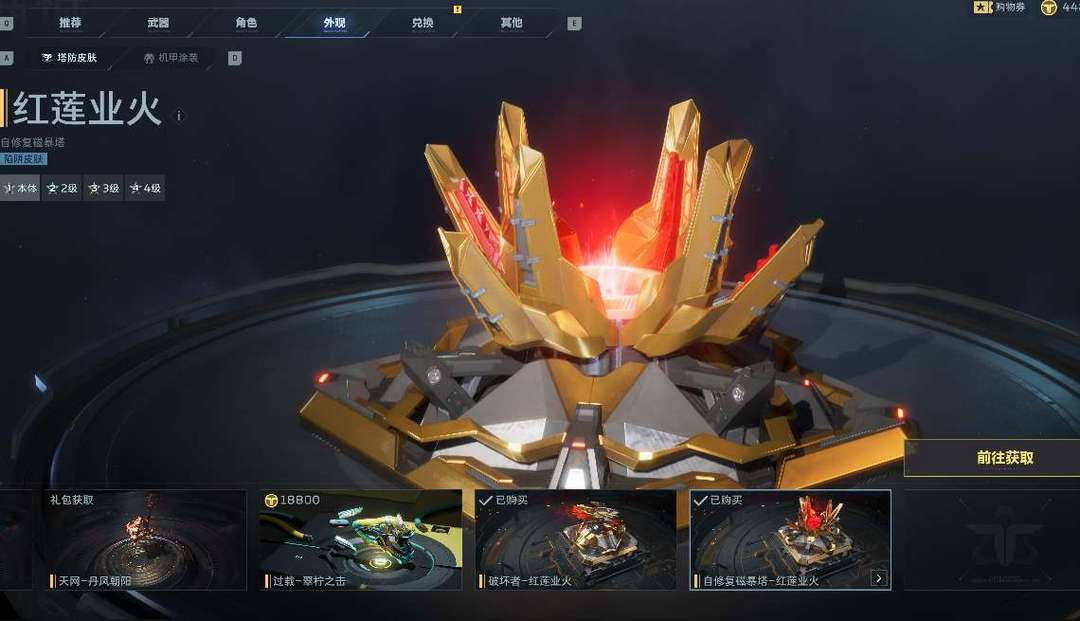The width and height of the screenshot is (1080, 621).
Task: Switch to 机甲涂装 sub-category
Action: click(x=171, y=58)
